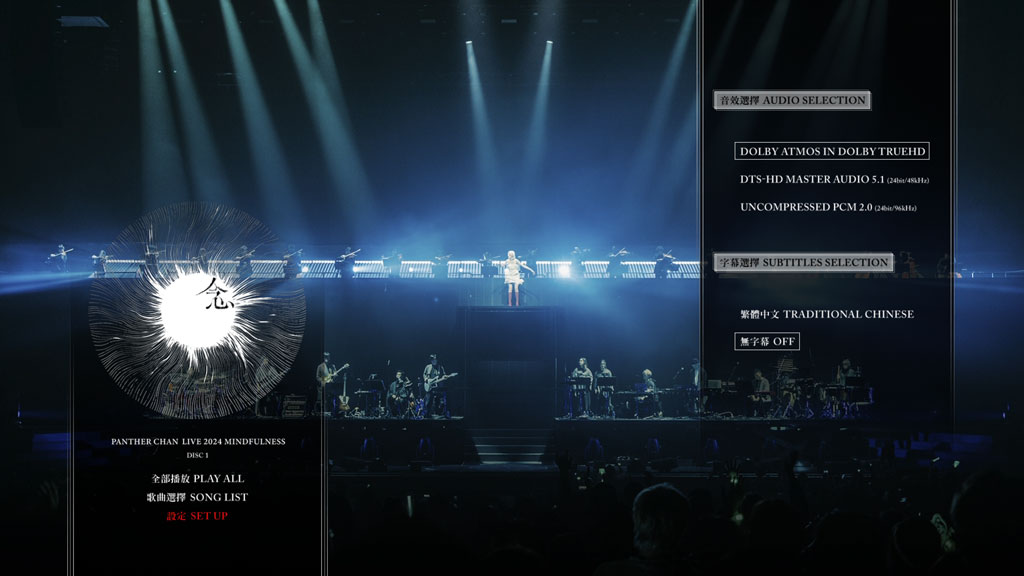
Task: Select Play All from the disc menu
Action: 197,478
